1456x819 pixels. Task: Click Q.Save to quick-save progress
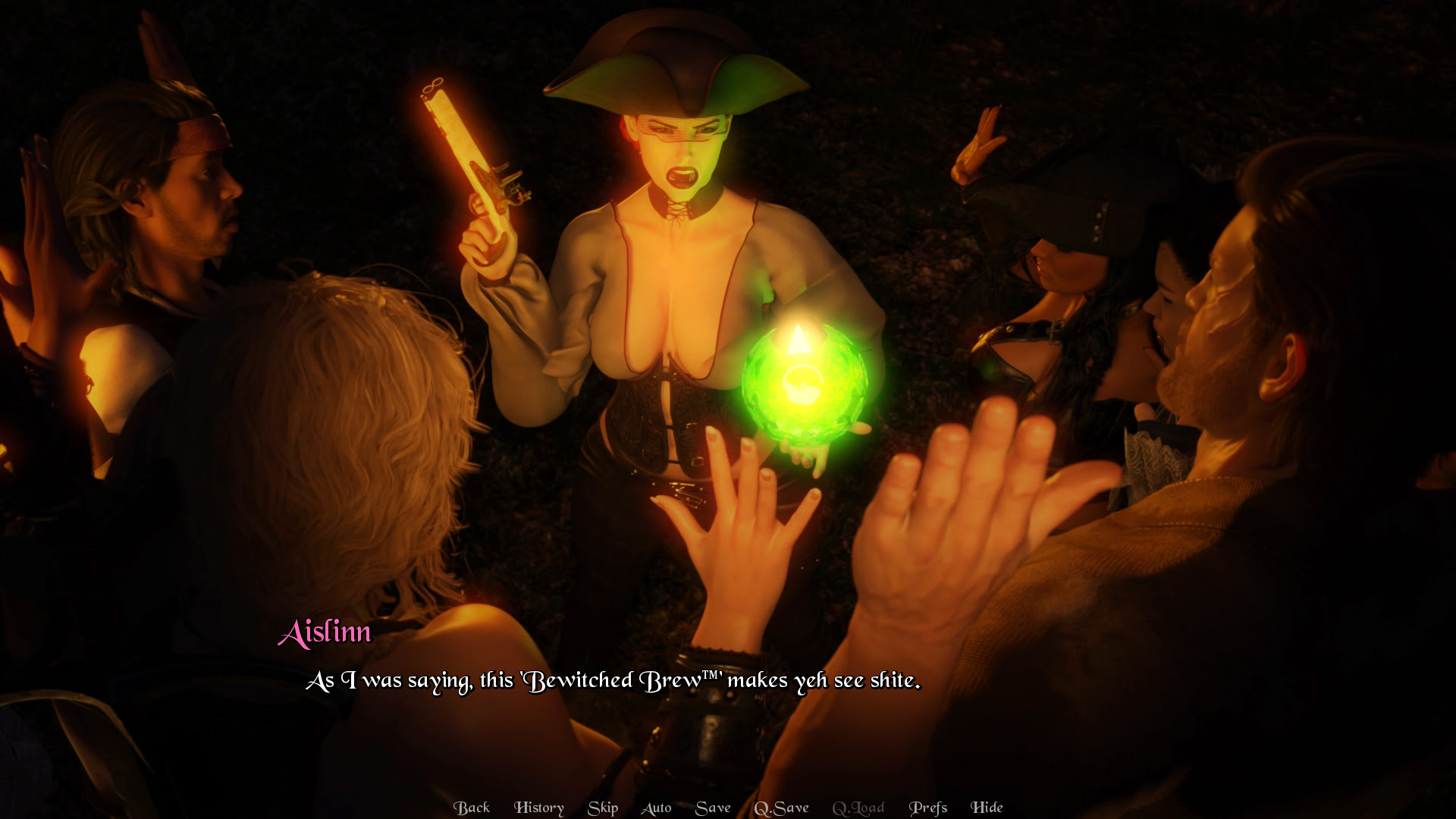click(x=783, y=808)
